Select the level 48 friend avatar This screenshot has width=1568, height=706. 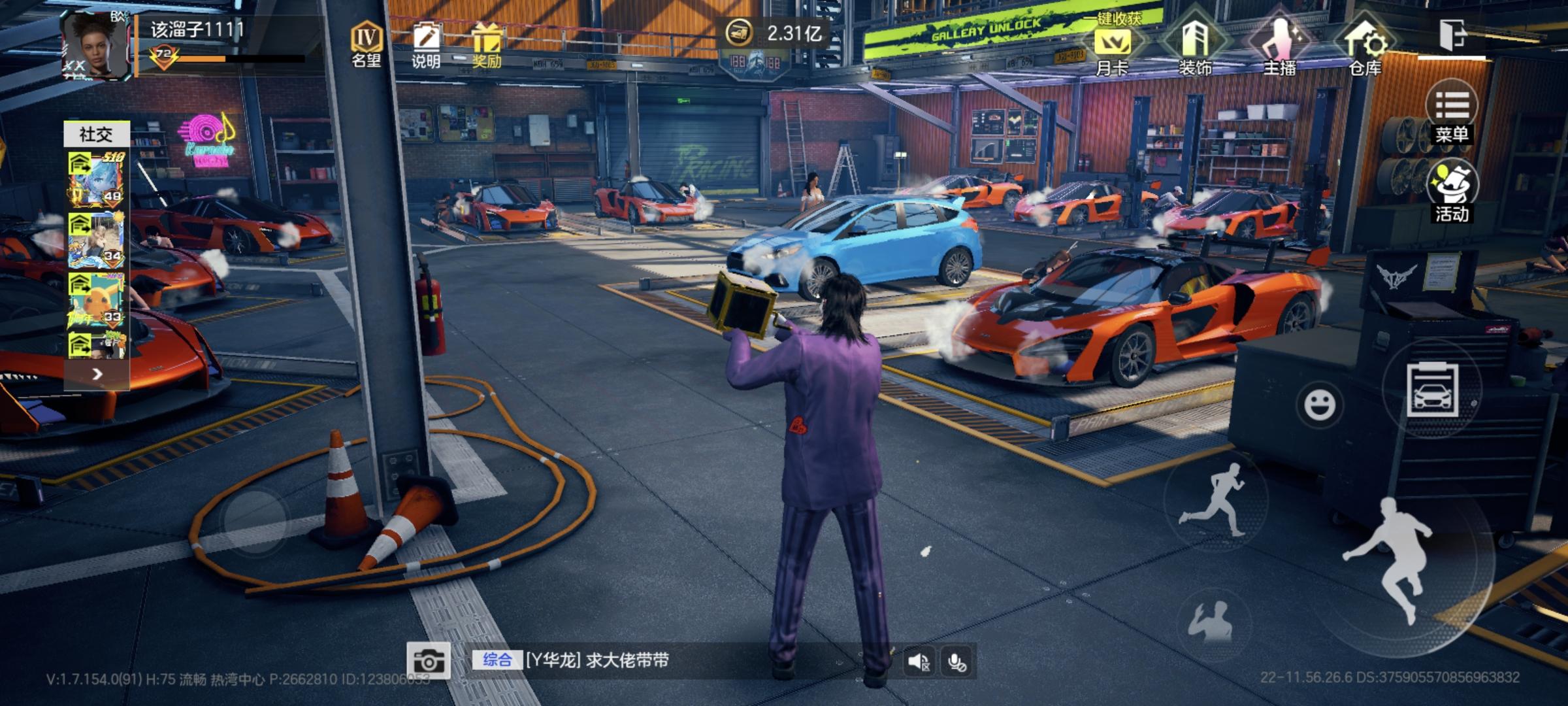coord(97,178)
